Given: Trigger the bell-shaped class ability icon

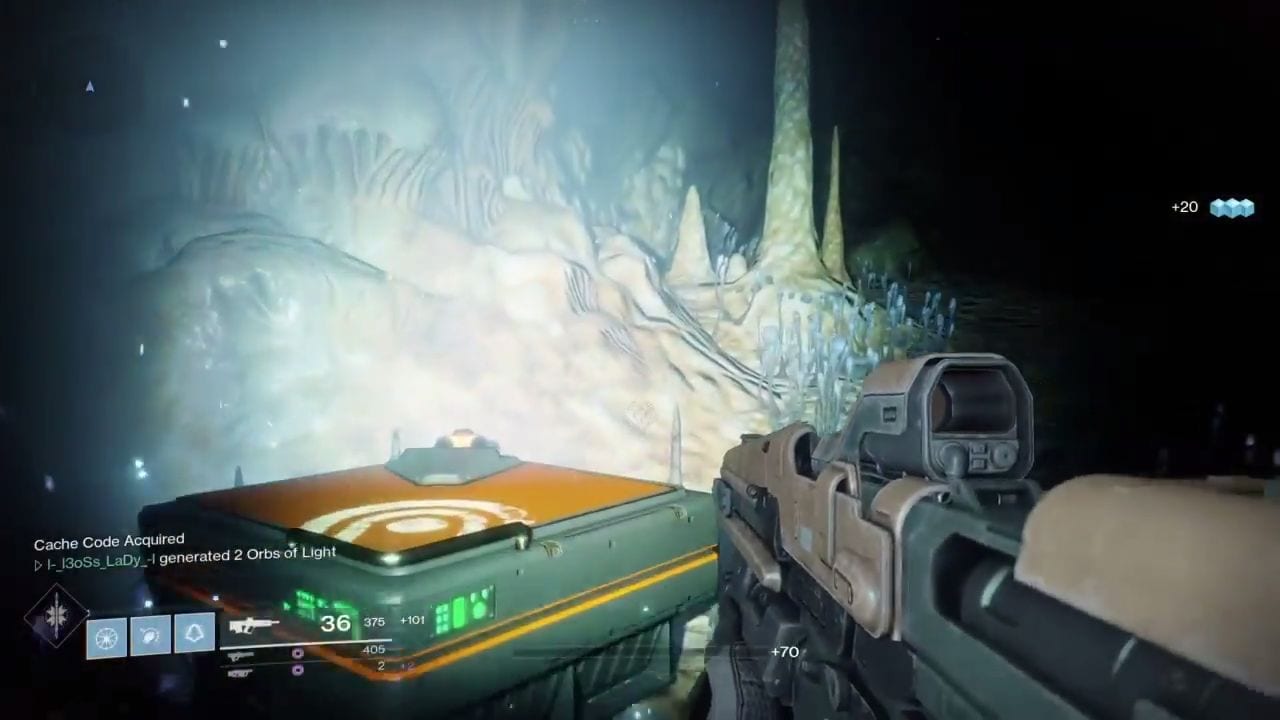Looking at the screenshot, I should click(x=194, y=635).
